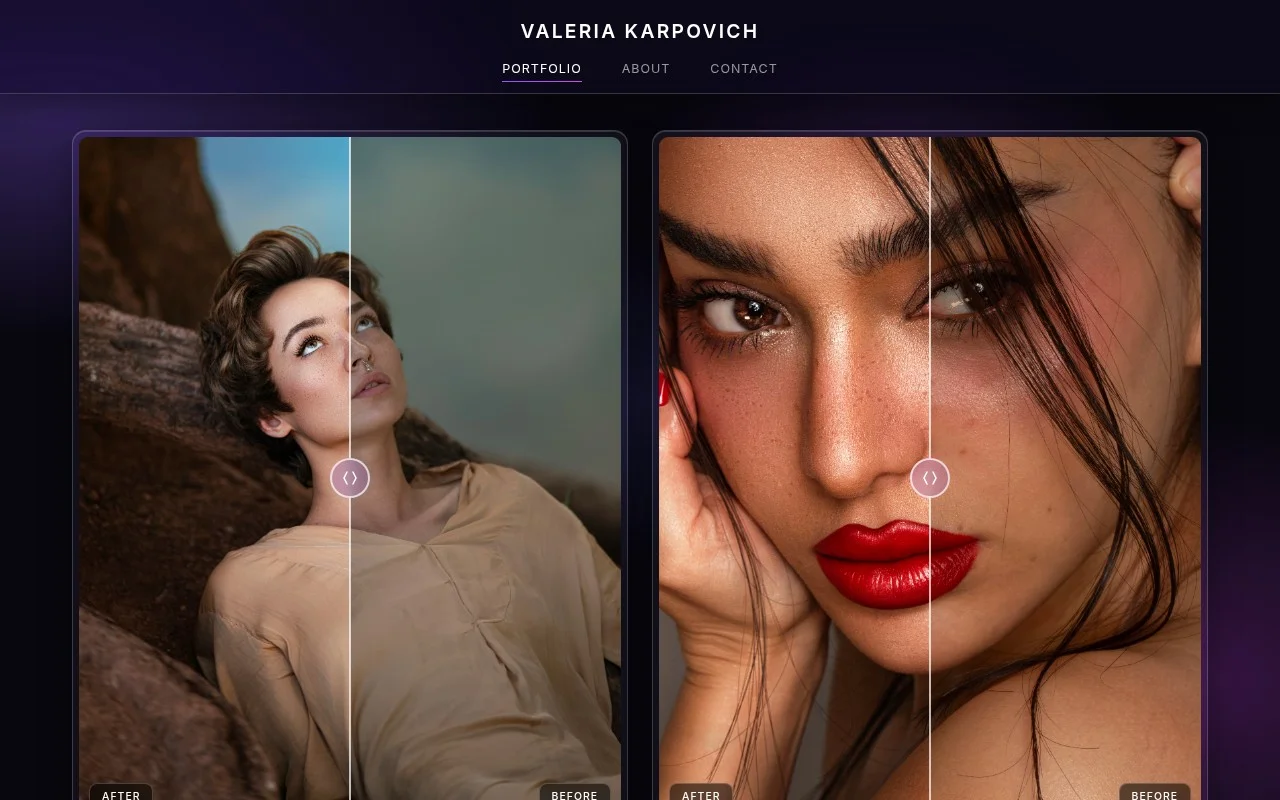Click the BEFORE badge on the close-up portrait
The height and width of the screenshot is (800, 1280).
coord(1154,794)
